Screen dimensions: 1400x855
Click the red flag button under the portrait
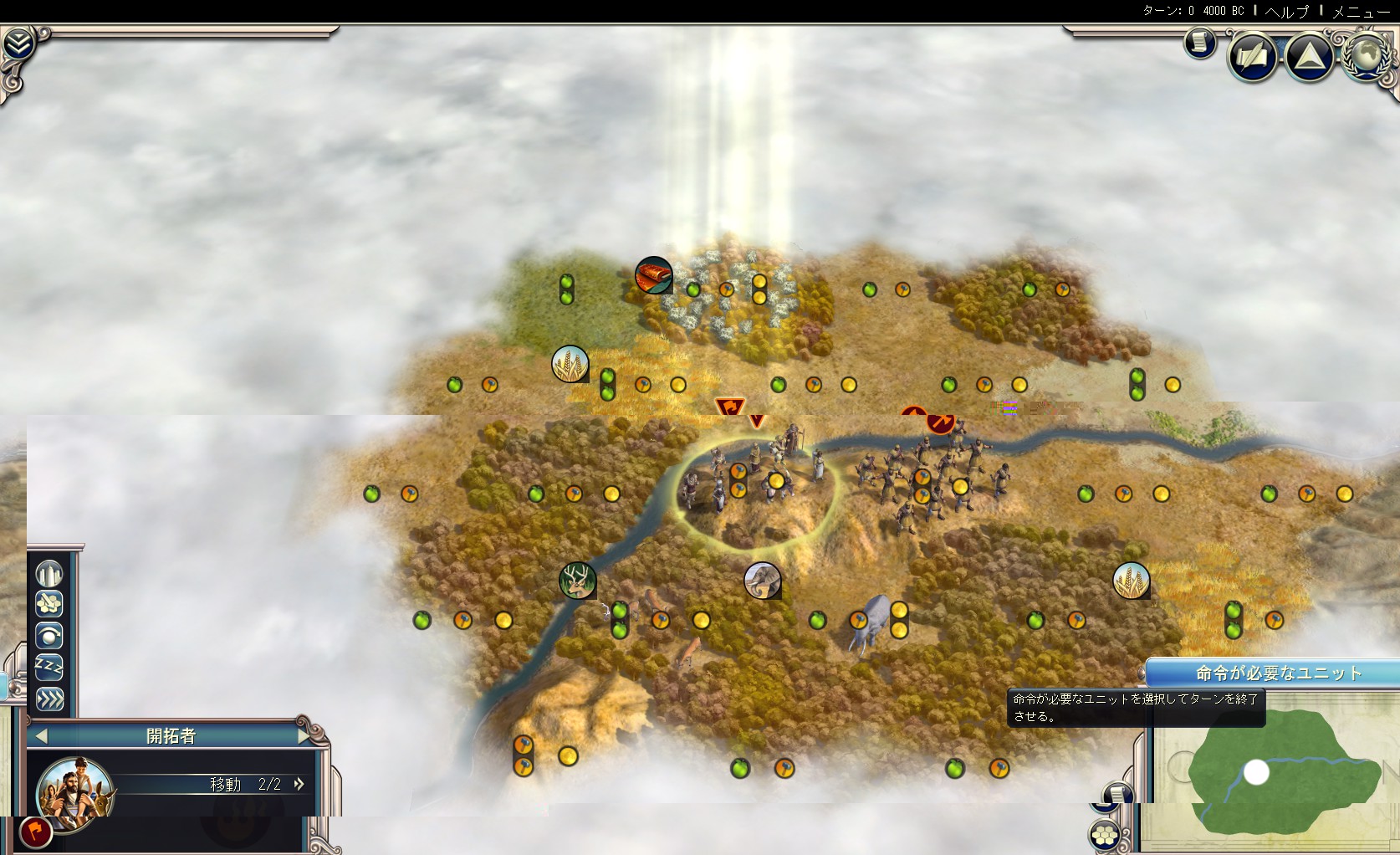[x=35, y=831]
